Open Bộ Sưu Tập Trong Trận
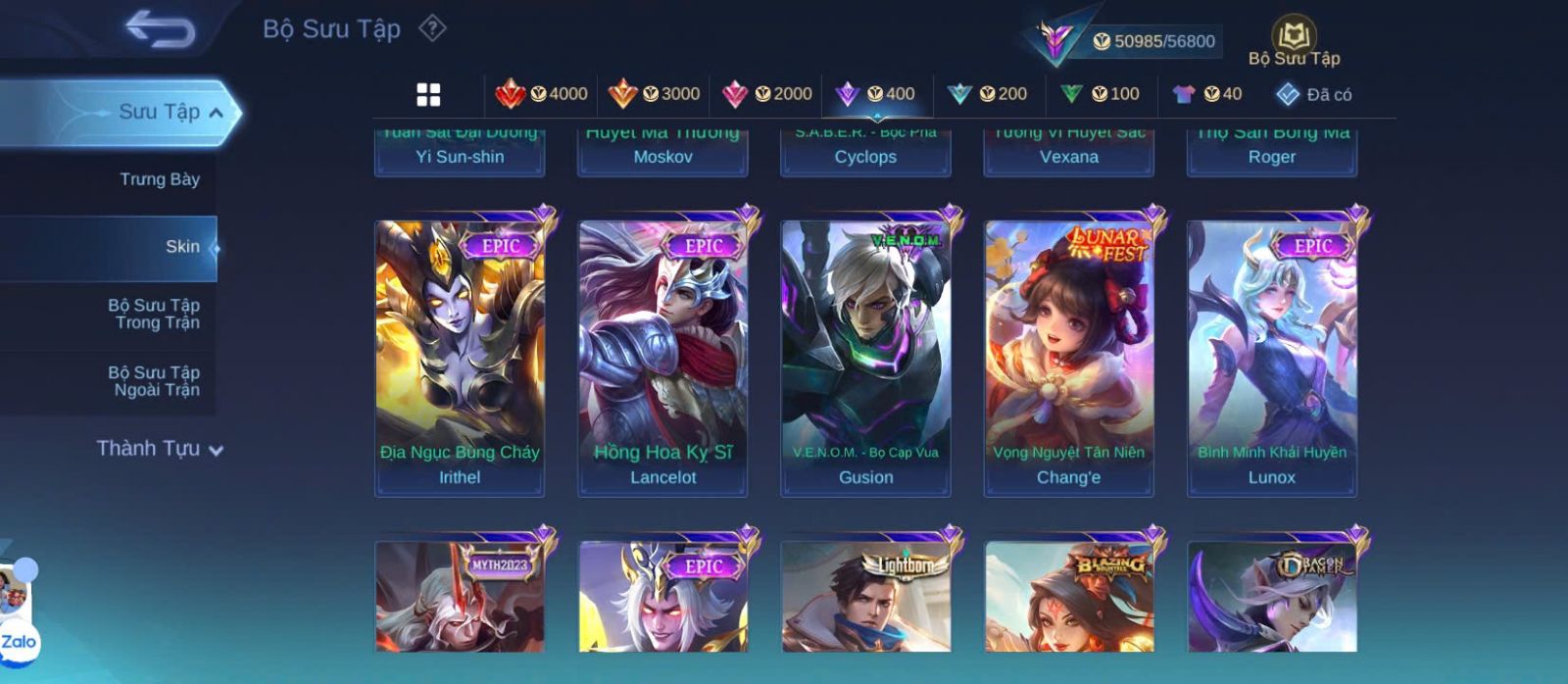 (x=154, y=314)
